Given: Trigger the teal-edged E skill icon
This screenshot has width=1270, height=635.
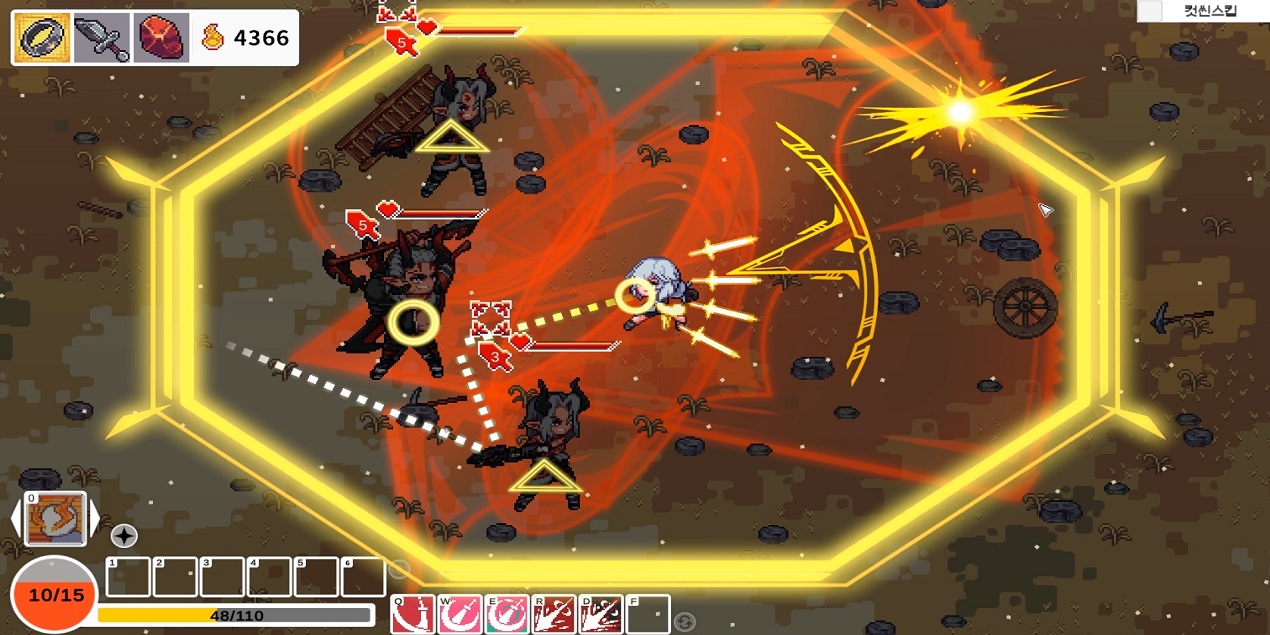Looking at the screenshot, I should 506,614.
